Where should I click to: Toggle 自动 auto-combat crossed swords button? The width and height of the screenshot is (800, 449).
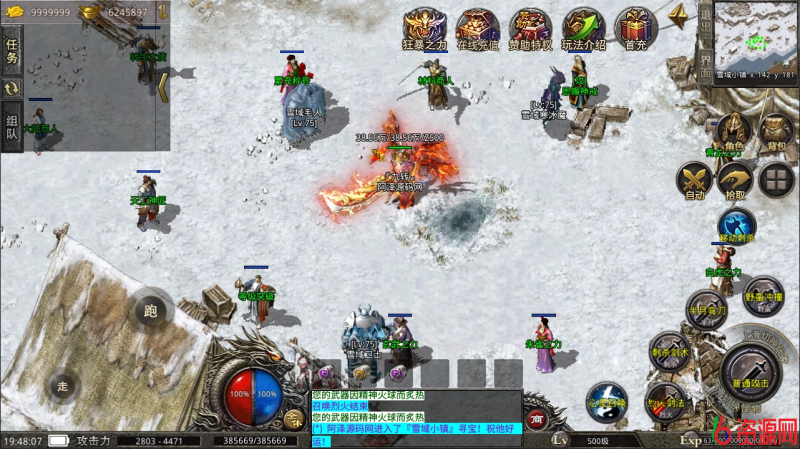(x=693, y=180)
